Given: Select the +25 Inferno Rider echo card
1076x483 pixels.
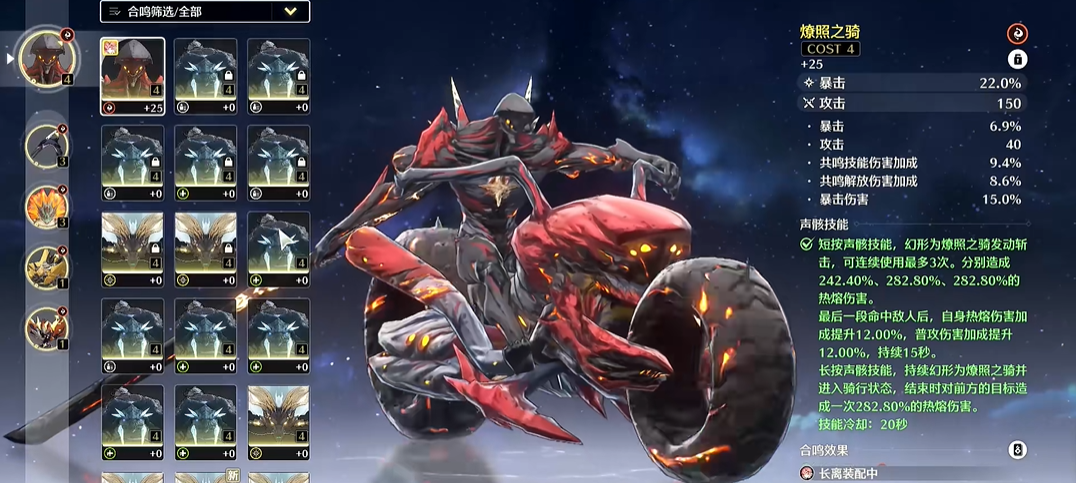Looking at the screenshot, I should pos(133,77).
